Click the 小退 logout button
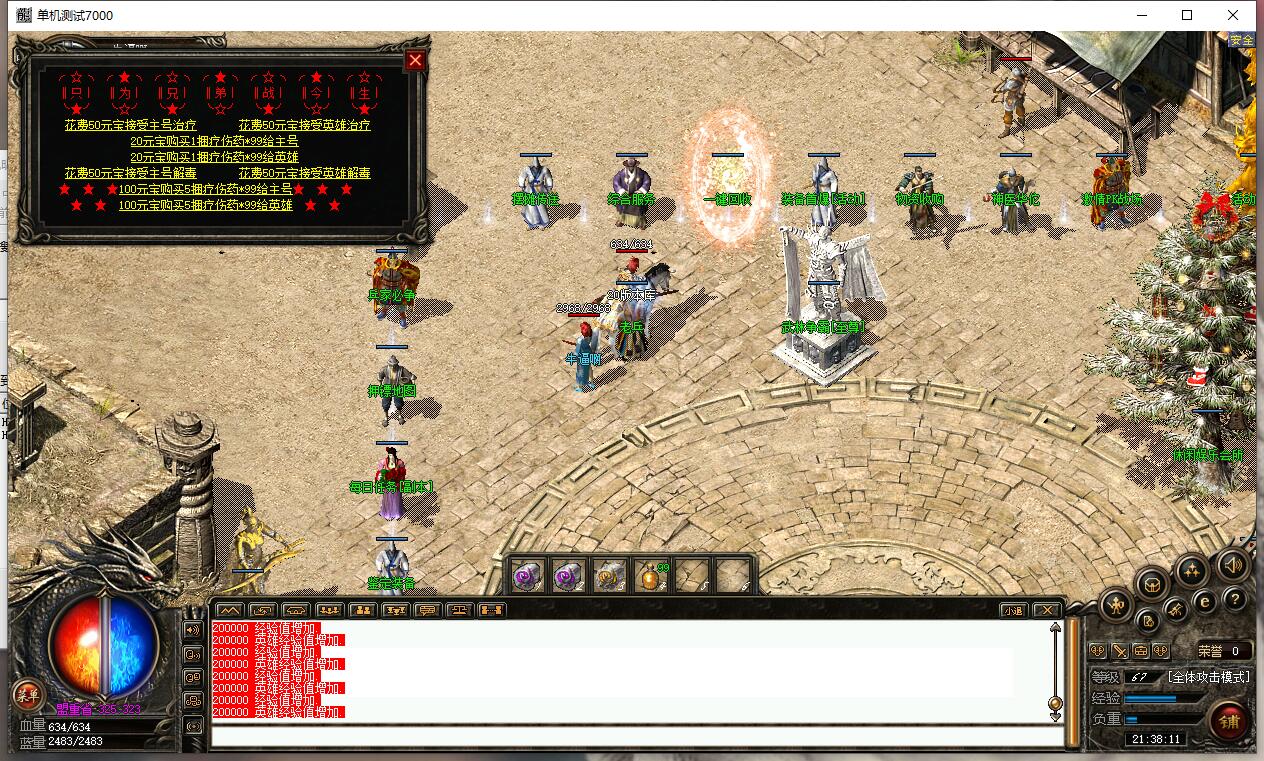The image size is (1264, 761). click(x=1014, y=610)
